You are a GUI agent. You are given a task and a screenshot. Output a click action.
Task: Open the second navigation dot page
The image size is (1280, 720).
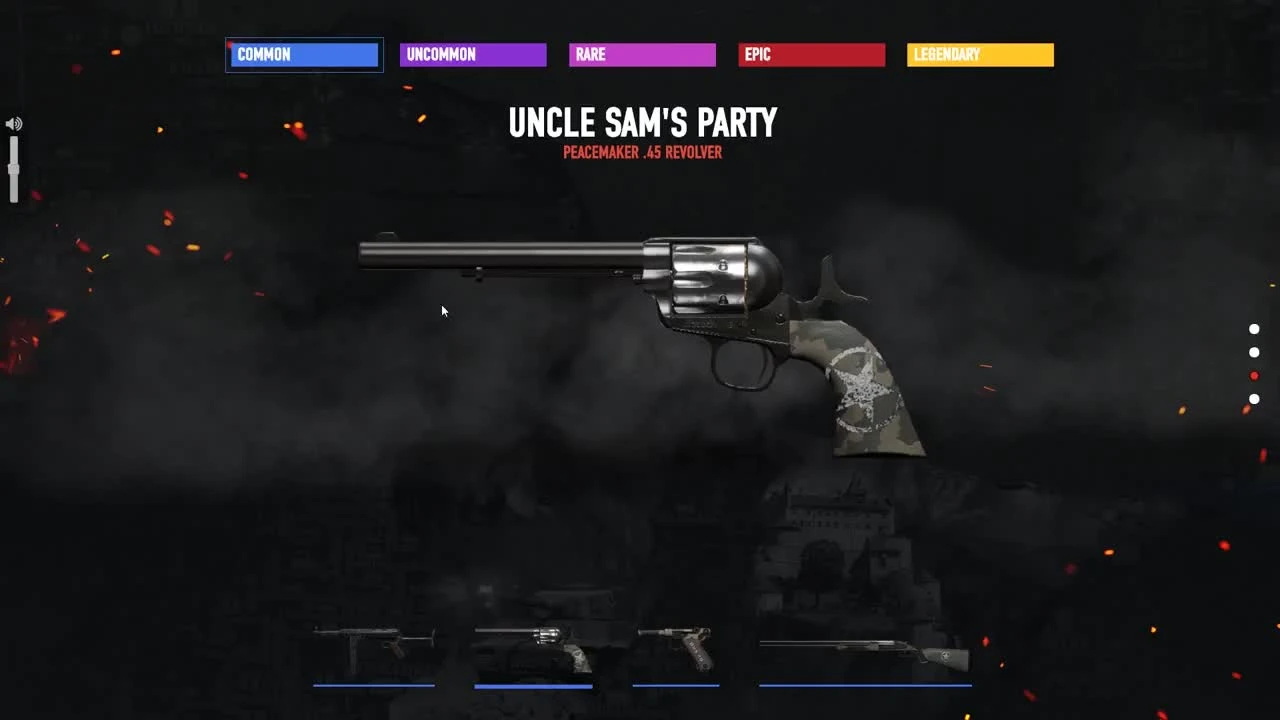click(x=1255, y=351)
